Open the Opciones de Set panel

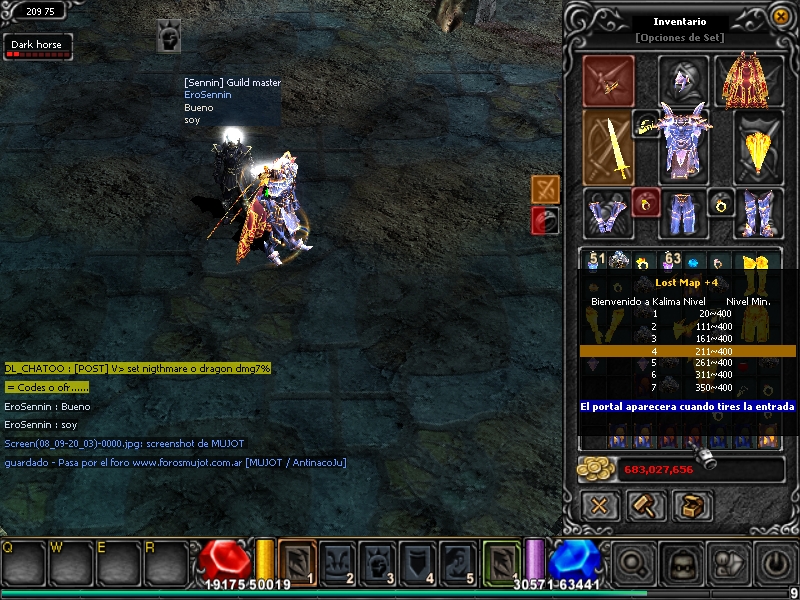pyautogui.click(x=681, y=38)
